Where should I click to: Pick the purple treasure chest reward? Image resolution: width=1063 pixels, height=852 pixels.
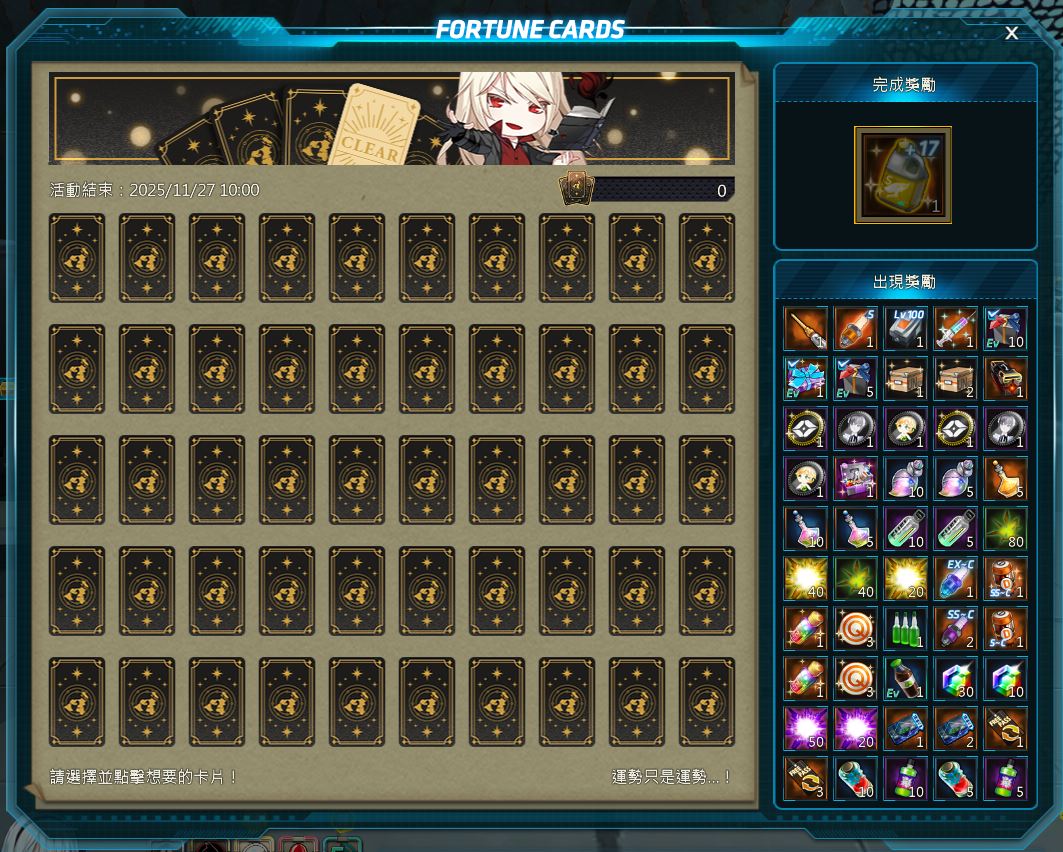pyautogui.click(x=855, y=478)
